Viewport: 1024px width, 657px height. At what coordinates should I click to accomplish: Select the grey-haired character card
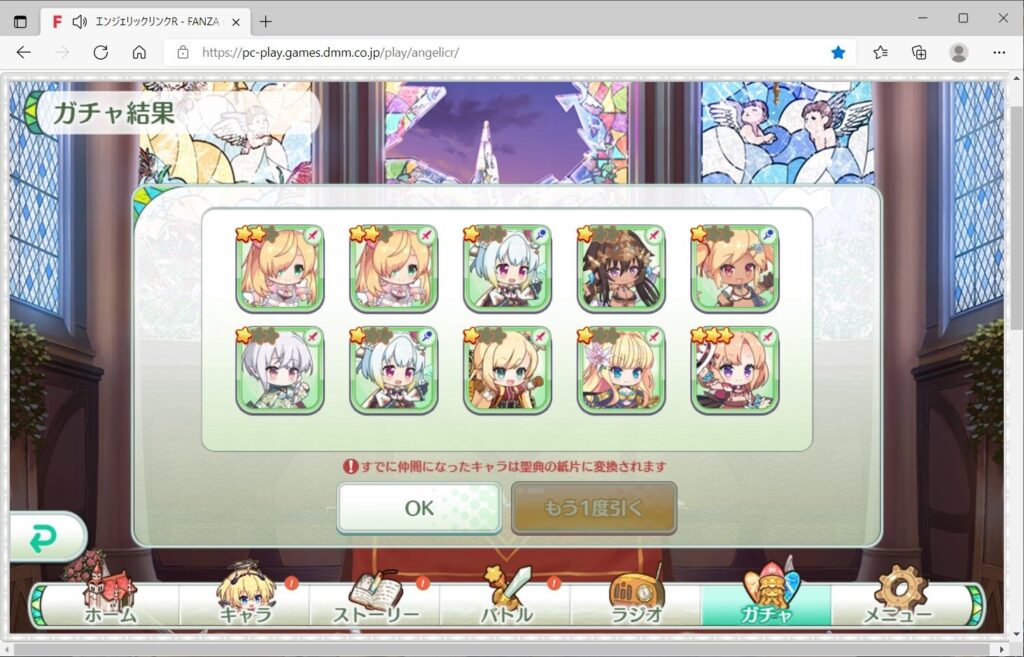(280, 370)
